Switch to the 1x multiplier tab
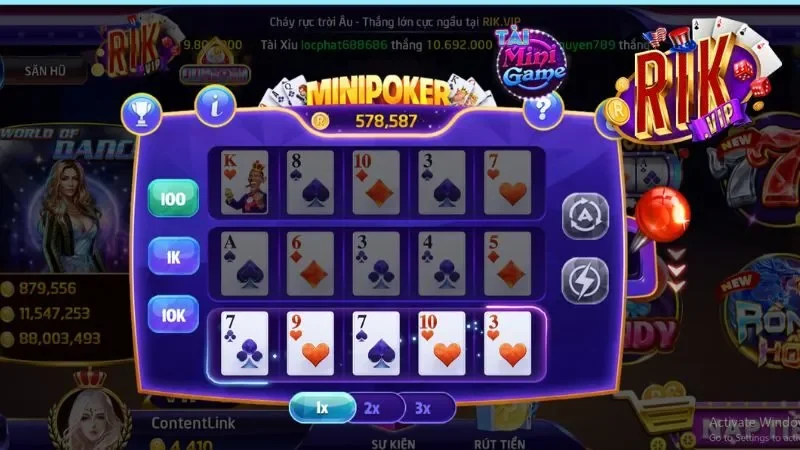 pos(322,408)
